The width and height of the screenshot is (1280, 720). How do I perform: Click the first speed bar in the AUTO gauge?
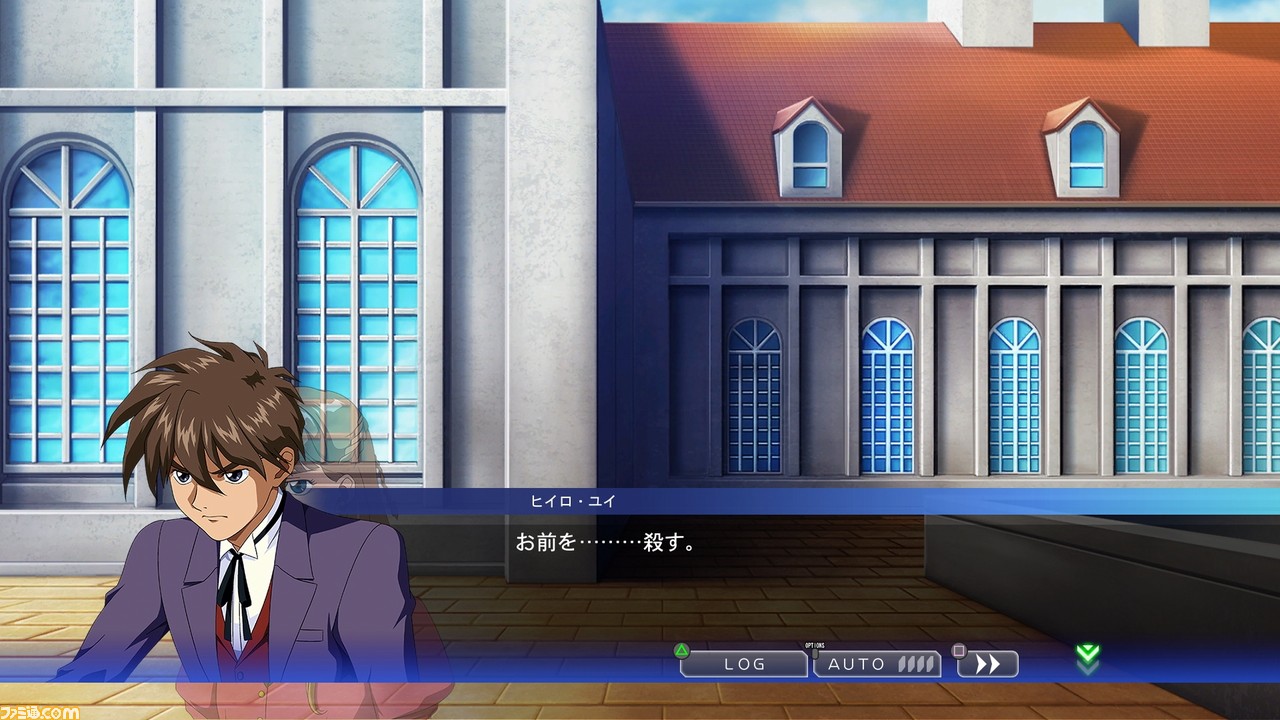click(901, 665)
